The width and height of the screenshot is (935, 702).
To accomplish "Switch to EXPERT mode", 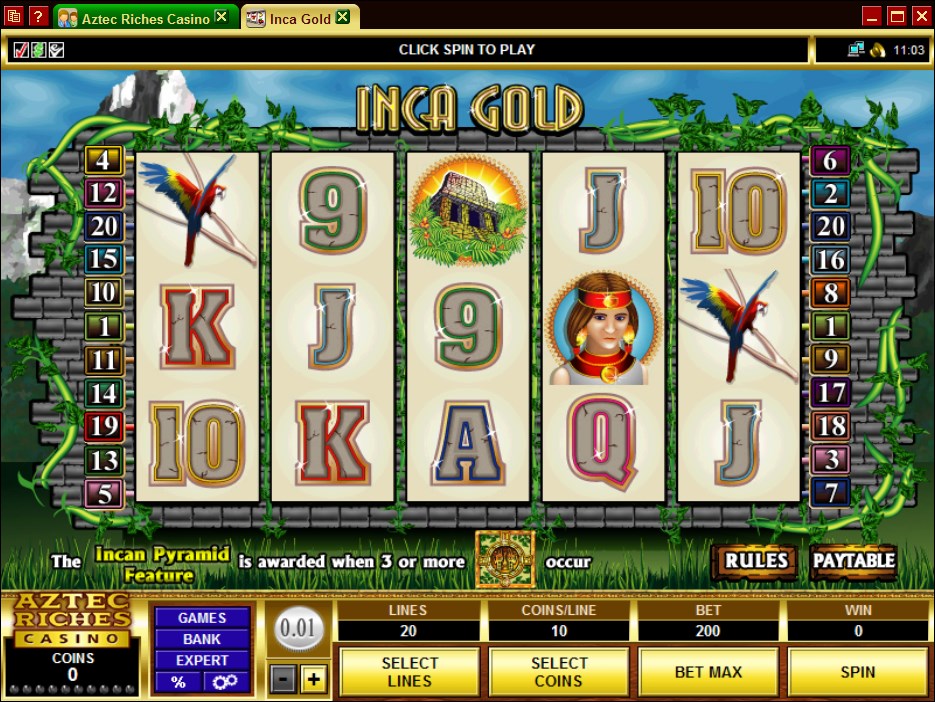I will point(202,660).
